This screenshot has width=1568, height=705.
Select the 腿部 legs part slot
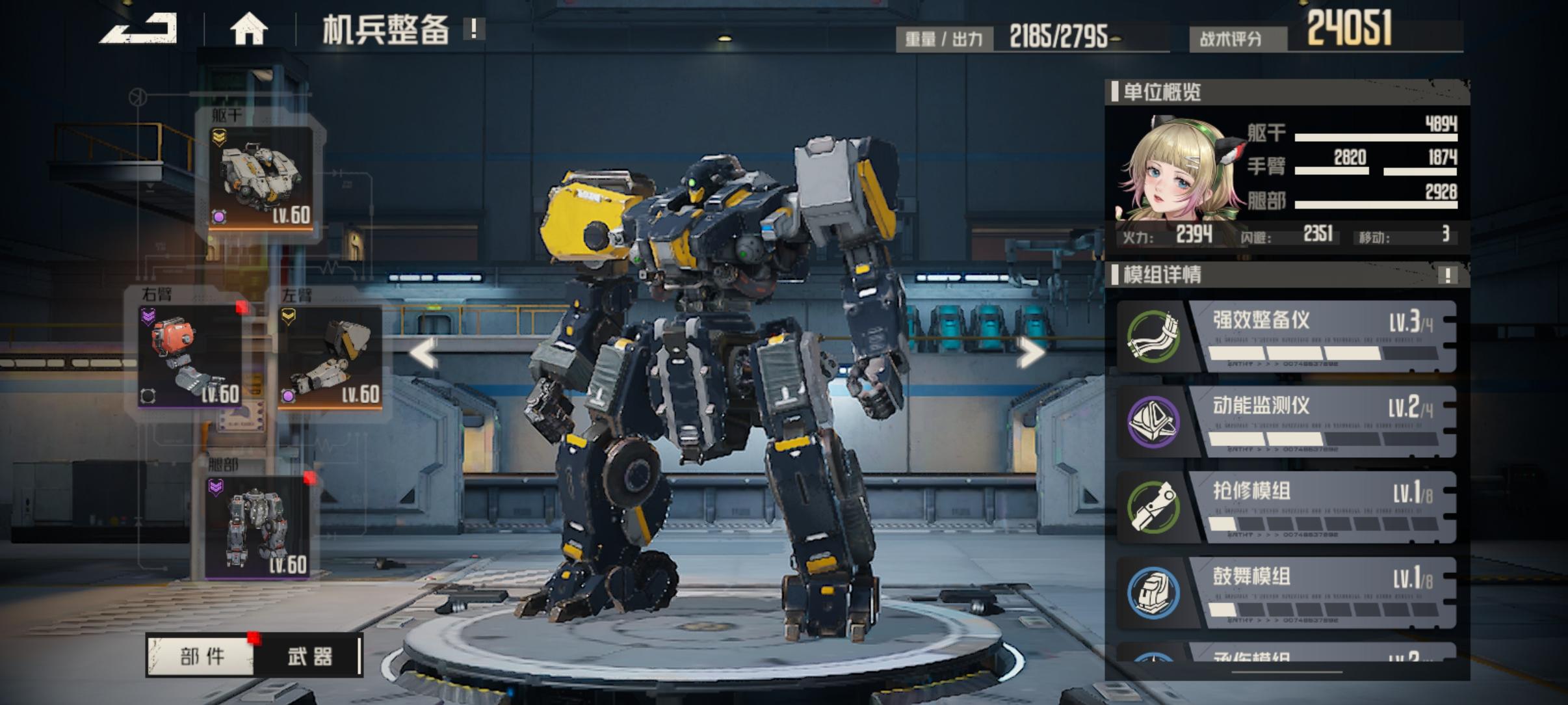coord(257,527)
